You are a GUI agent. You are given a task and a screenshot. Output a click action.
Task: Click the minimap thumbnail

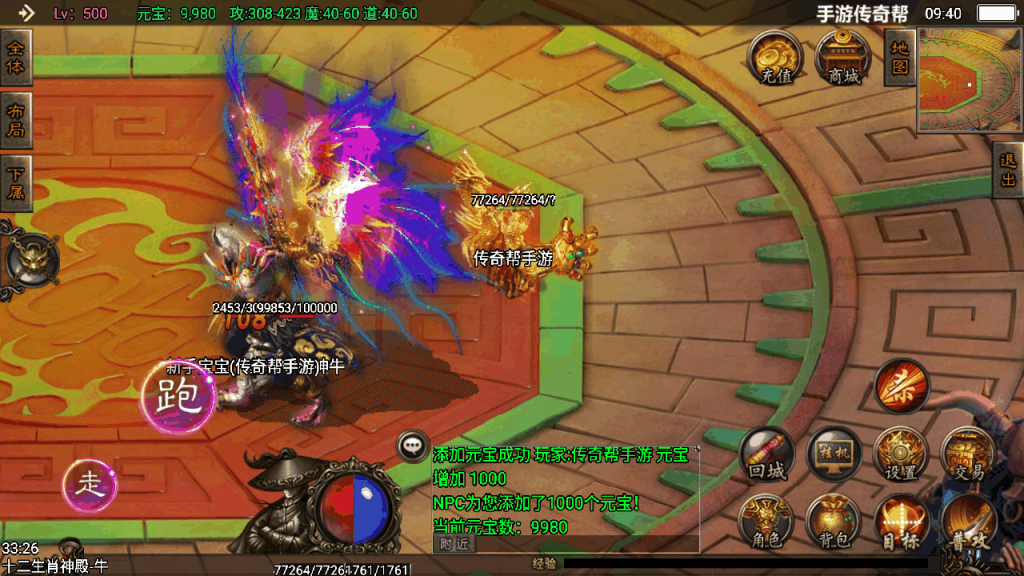tap(964, 80)
